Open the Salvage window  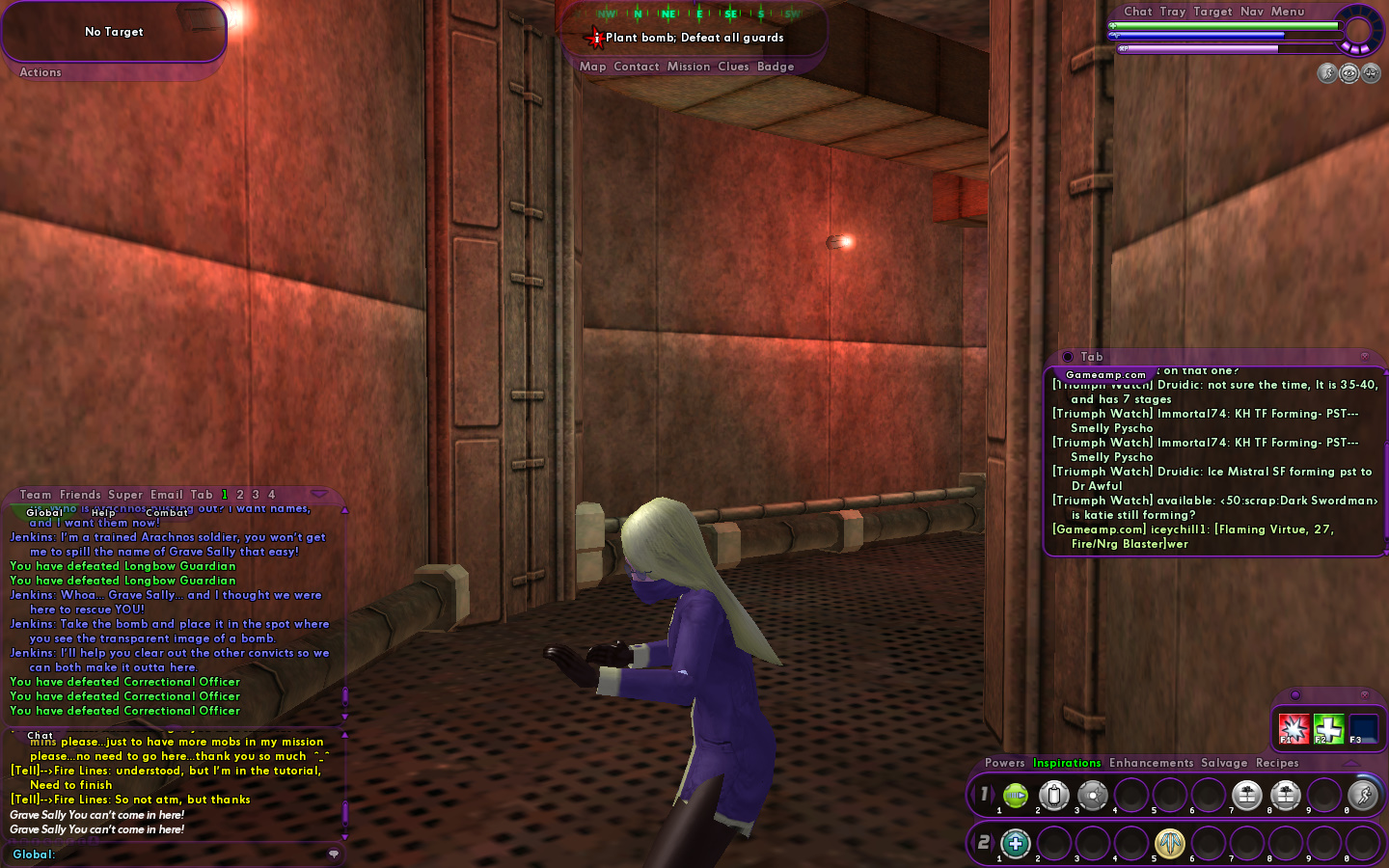pos(1224,763)
